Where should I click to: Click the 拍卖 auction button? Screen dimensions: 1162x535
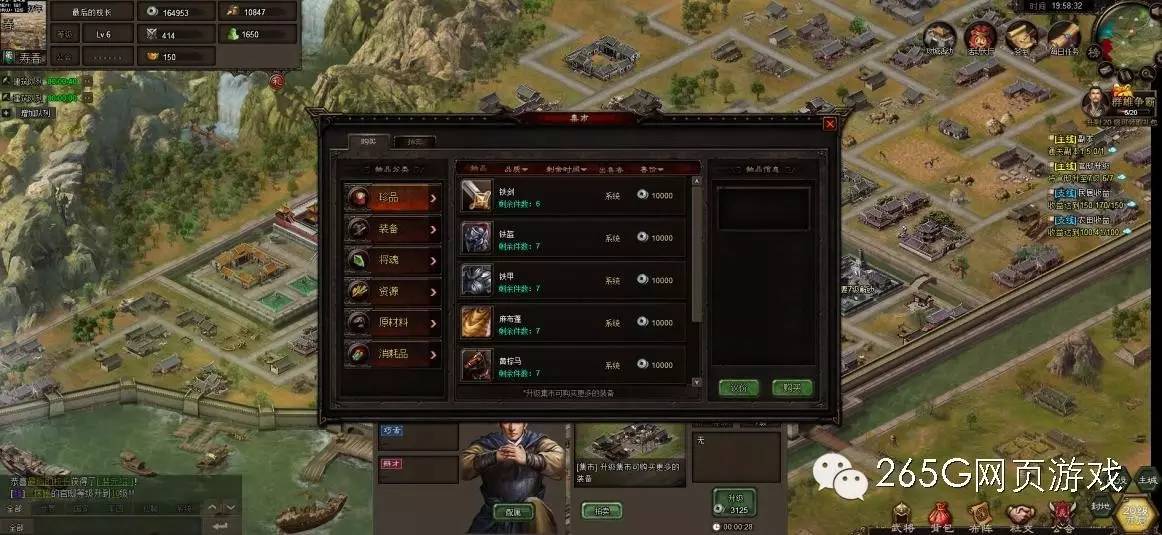(602, 510)
